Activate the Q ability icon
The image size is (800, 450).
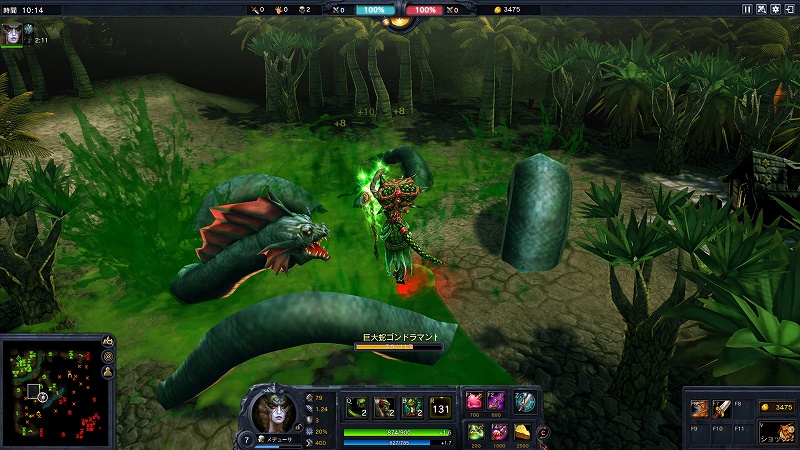point(356,406)
